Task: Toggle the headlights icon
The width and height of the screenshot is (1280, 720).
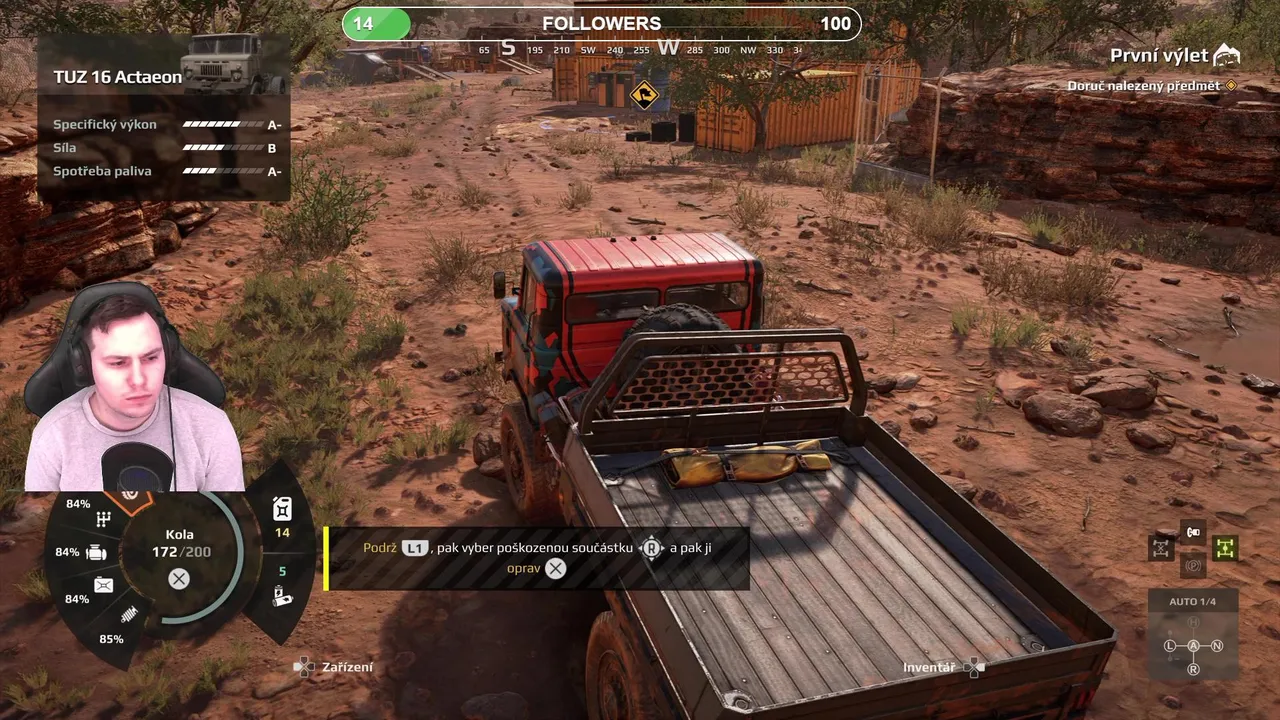Action: click(1192, 532)
